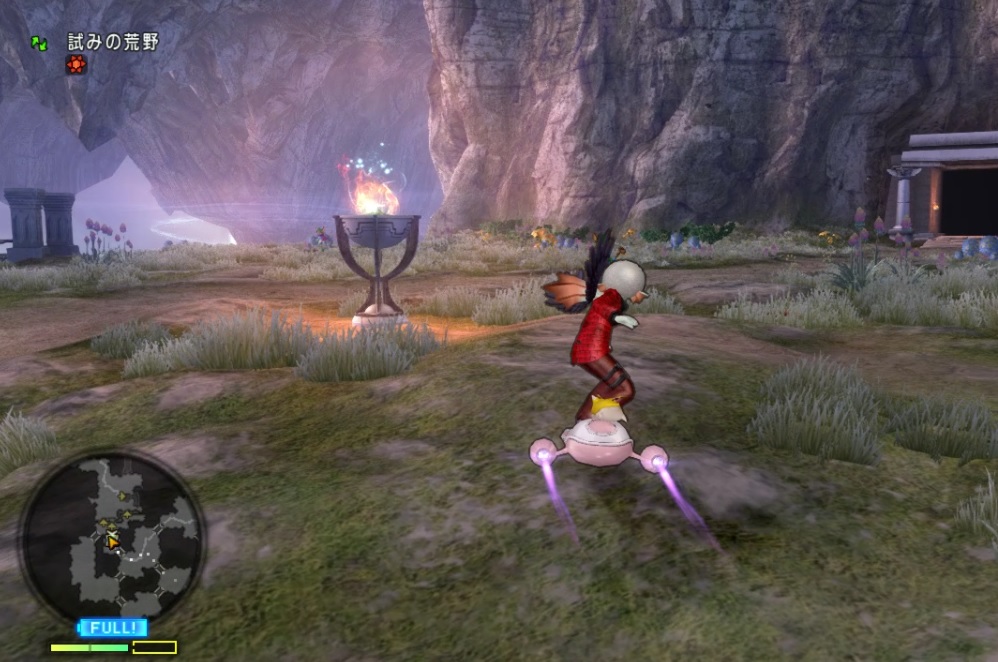Screen dimensions: 998x662
Task: Select the red sun status icon
Action: pyautogui.click(x=75, y=65)
